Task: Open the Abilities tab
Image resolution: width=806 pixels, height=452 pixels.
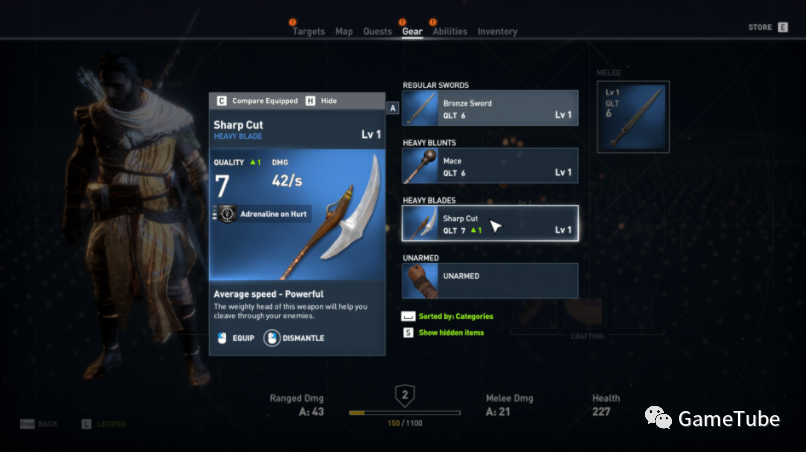Action: point(450,32)
